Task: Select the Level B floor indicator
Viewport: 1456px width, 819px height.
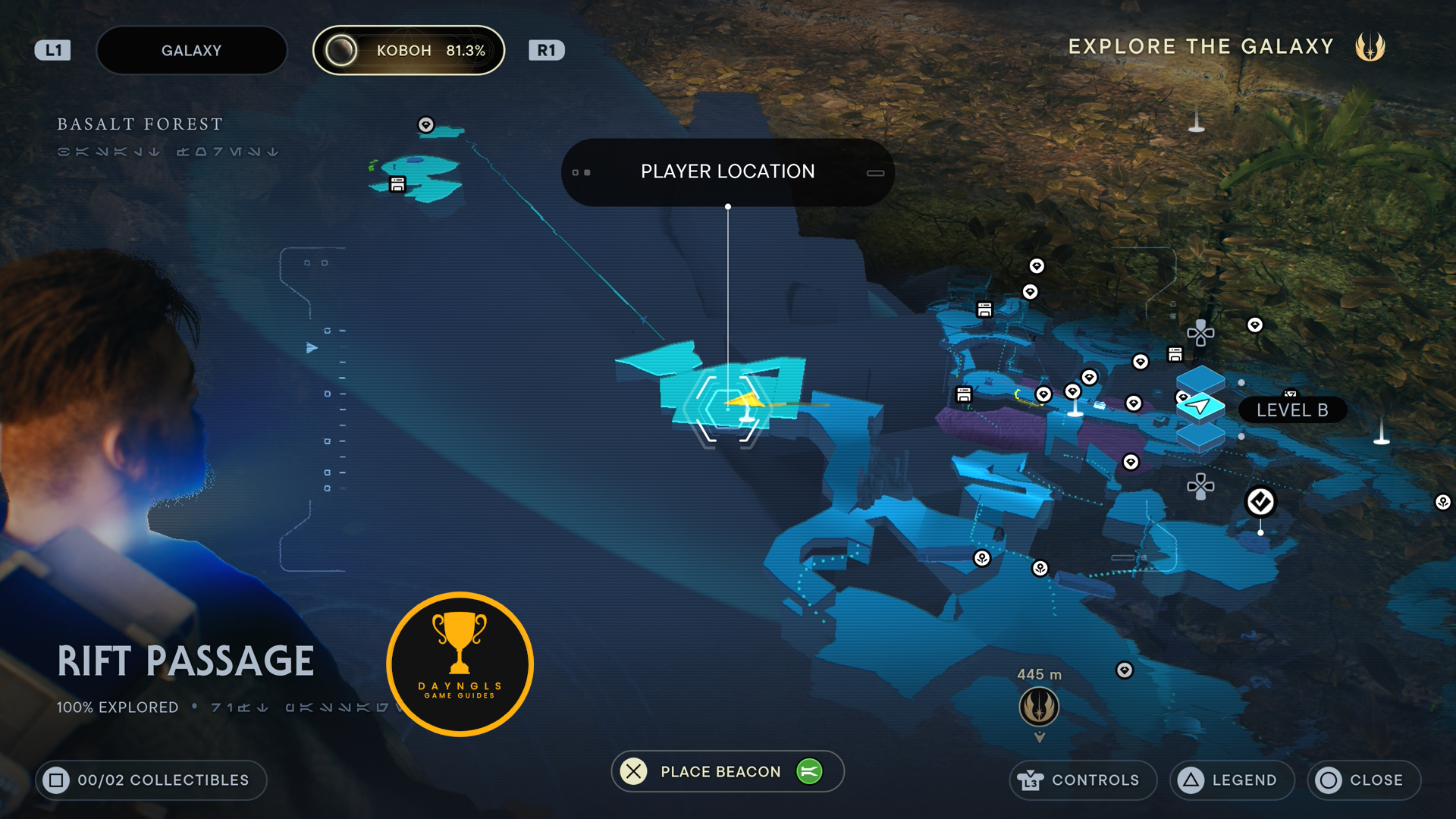Action: point(1291,410)
